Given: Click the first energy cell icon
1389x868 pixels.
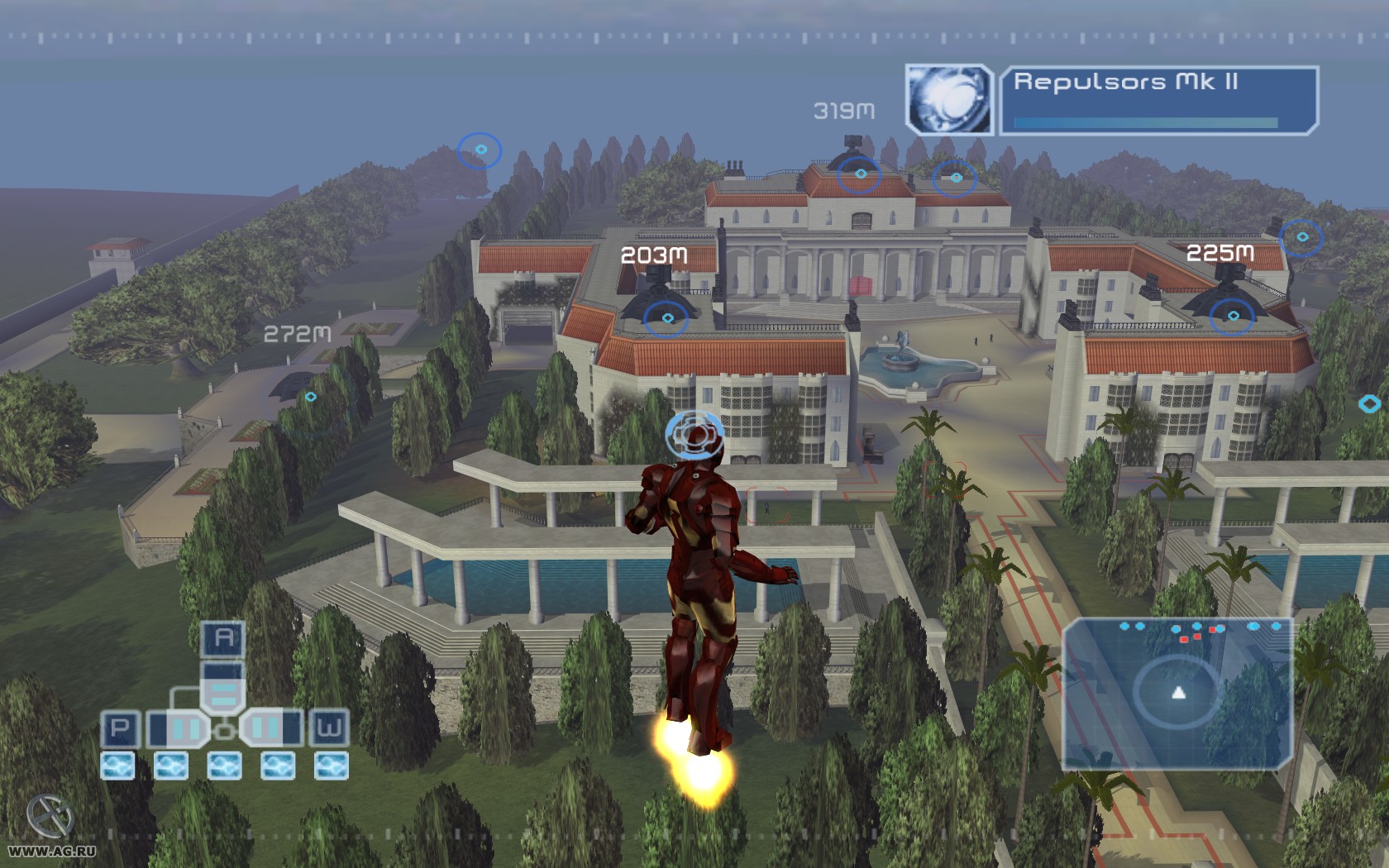Looking at the screenshot, I should 117,766.
